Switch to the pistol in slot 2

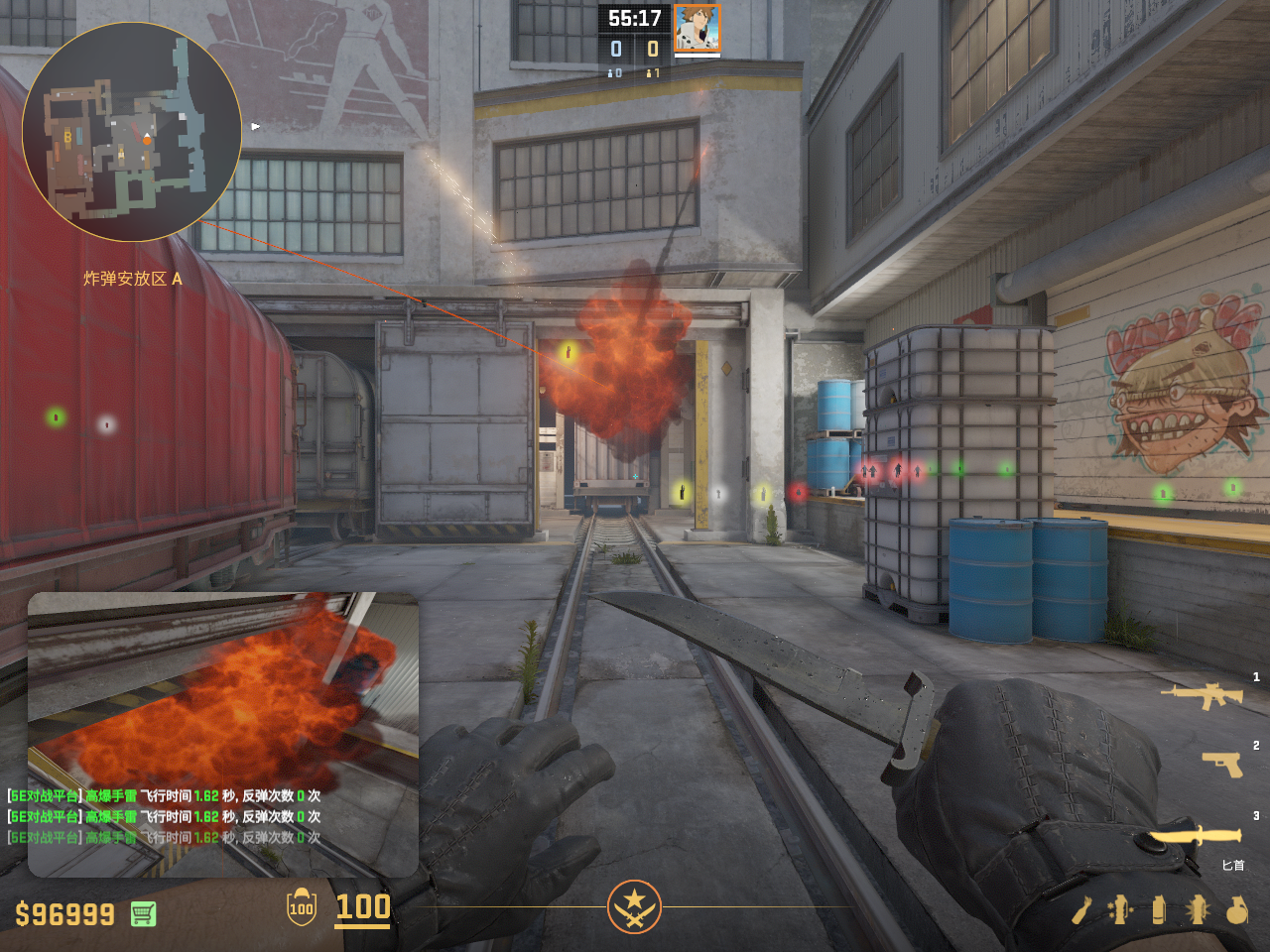(1222, 763)
